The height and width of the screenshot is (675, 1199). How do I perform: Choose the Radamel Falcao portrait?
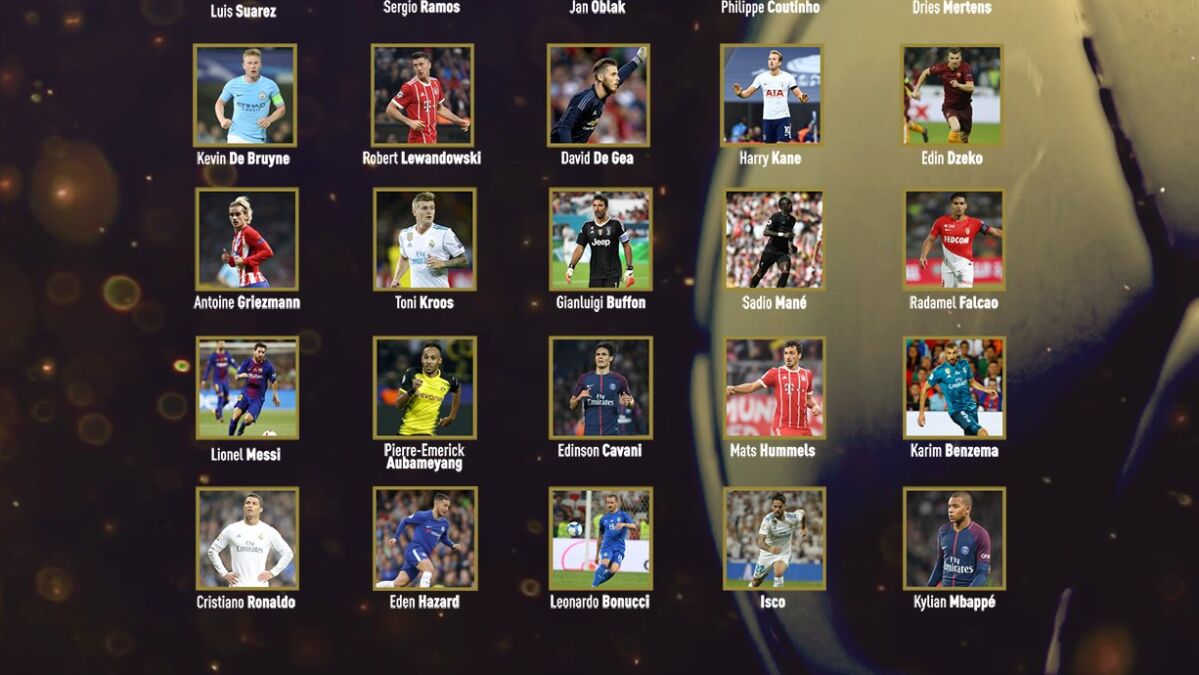tap(954, 239)
